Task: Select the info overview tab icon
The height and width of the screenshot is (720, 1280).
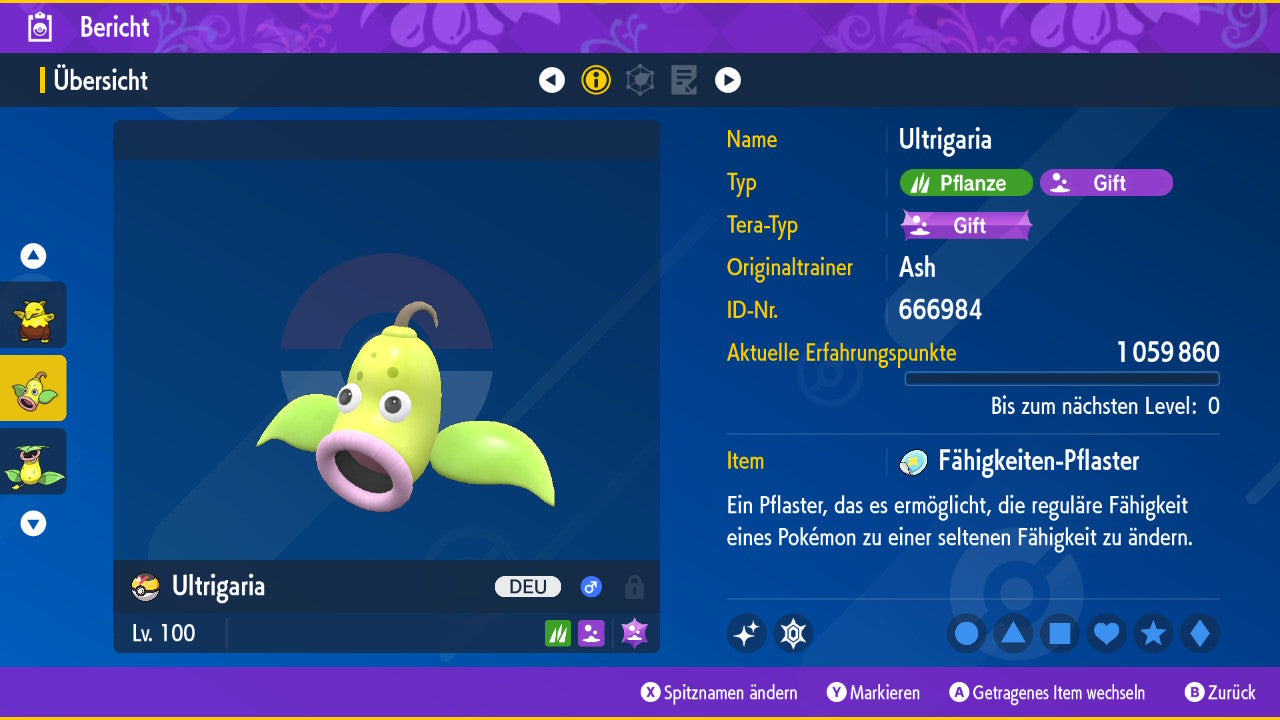Action: click(x=596, y=80)
